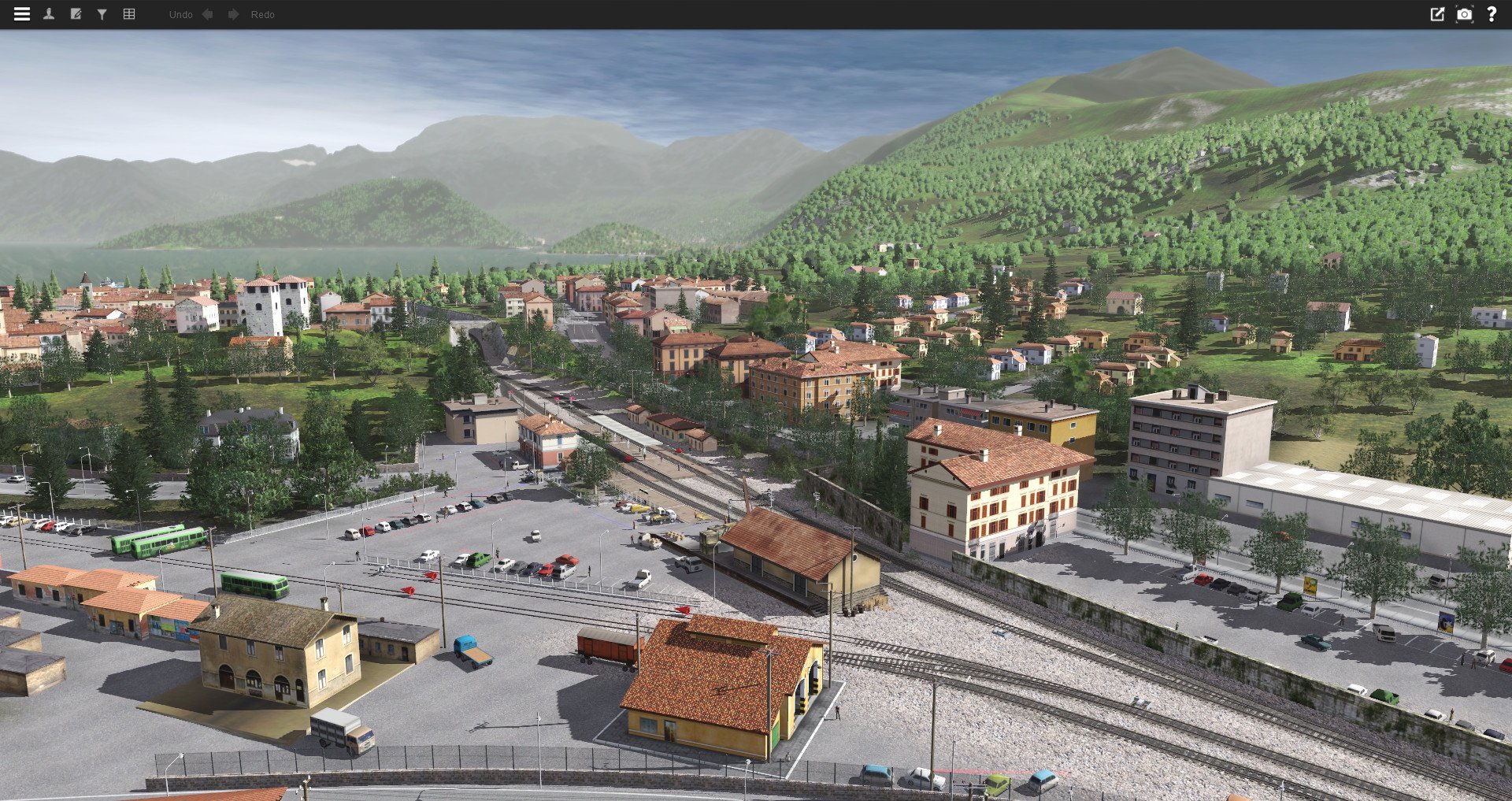Select the filter funnel tool
Viewport: 1512px width, 801px height.
[101, 13]
